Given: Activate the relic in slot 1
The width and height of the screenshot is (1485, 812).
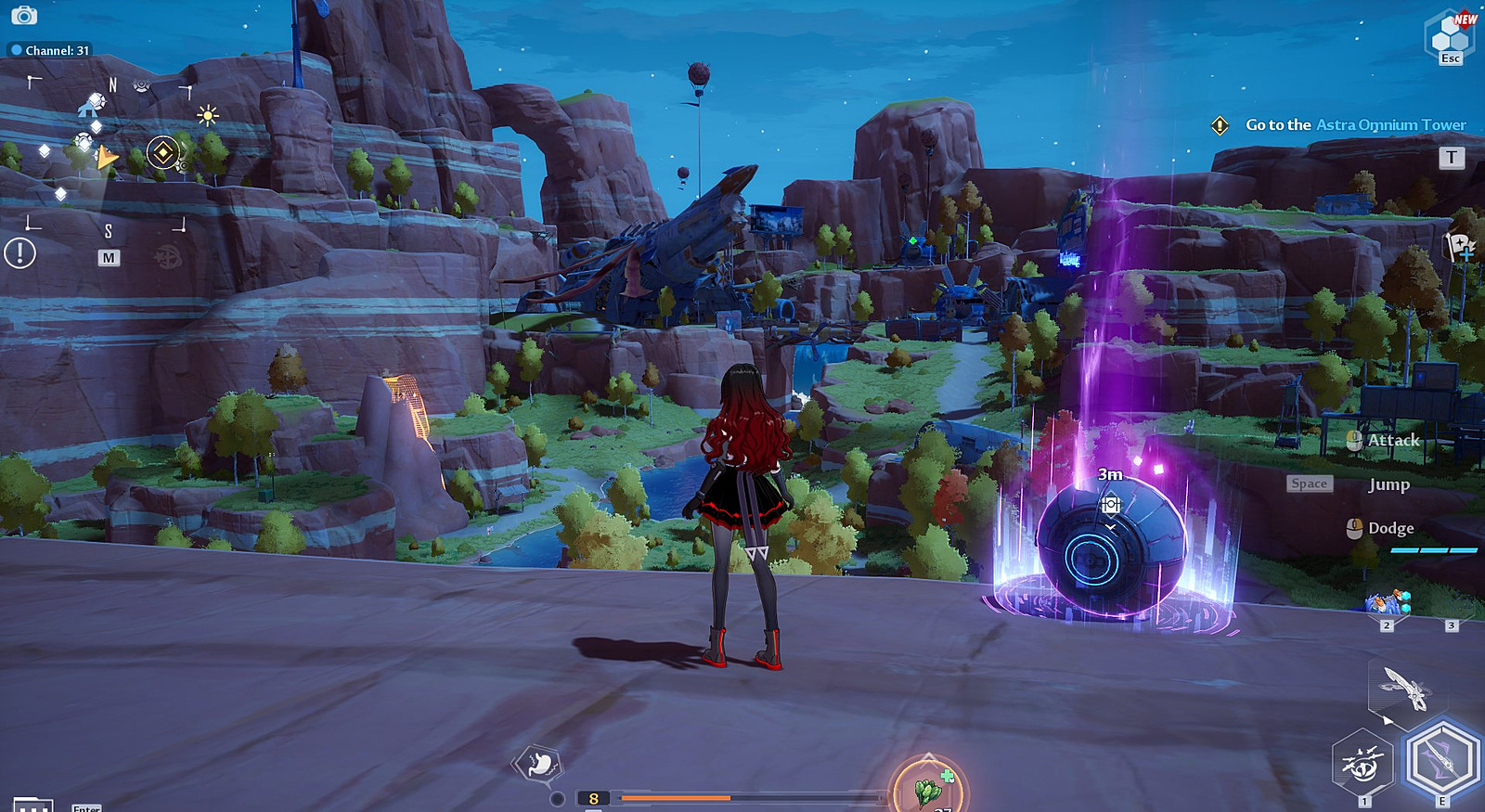Looking at the screenshot, I should point(1363,767).
